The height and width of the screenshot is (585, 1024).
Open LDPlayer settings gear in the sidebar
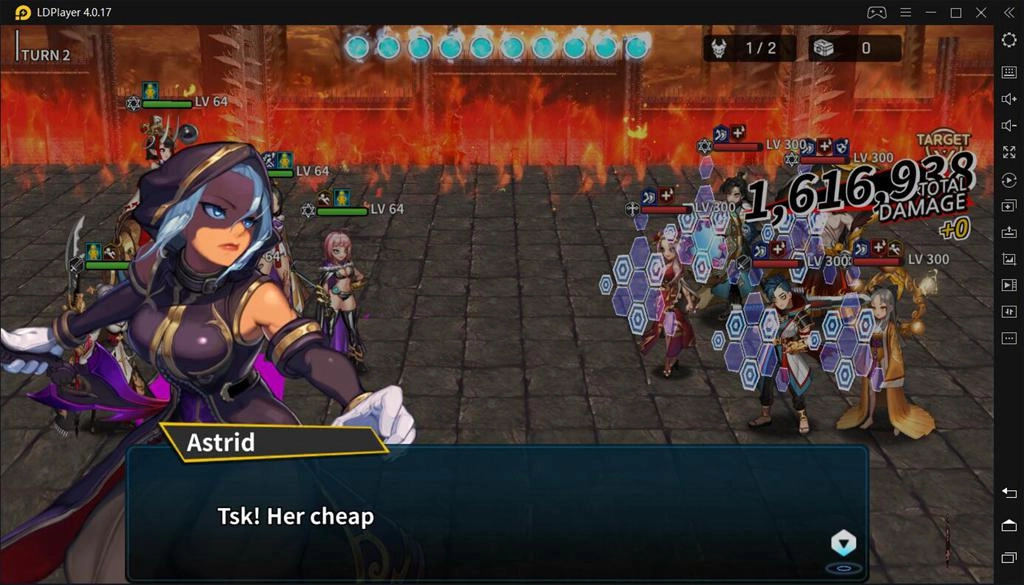(x=1009, y=40)
